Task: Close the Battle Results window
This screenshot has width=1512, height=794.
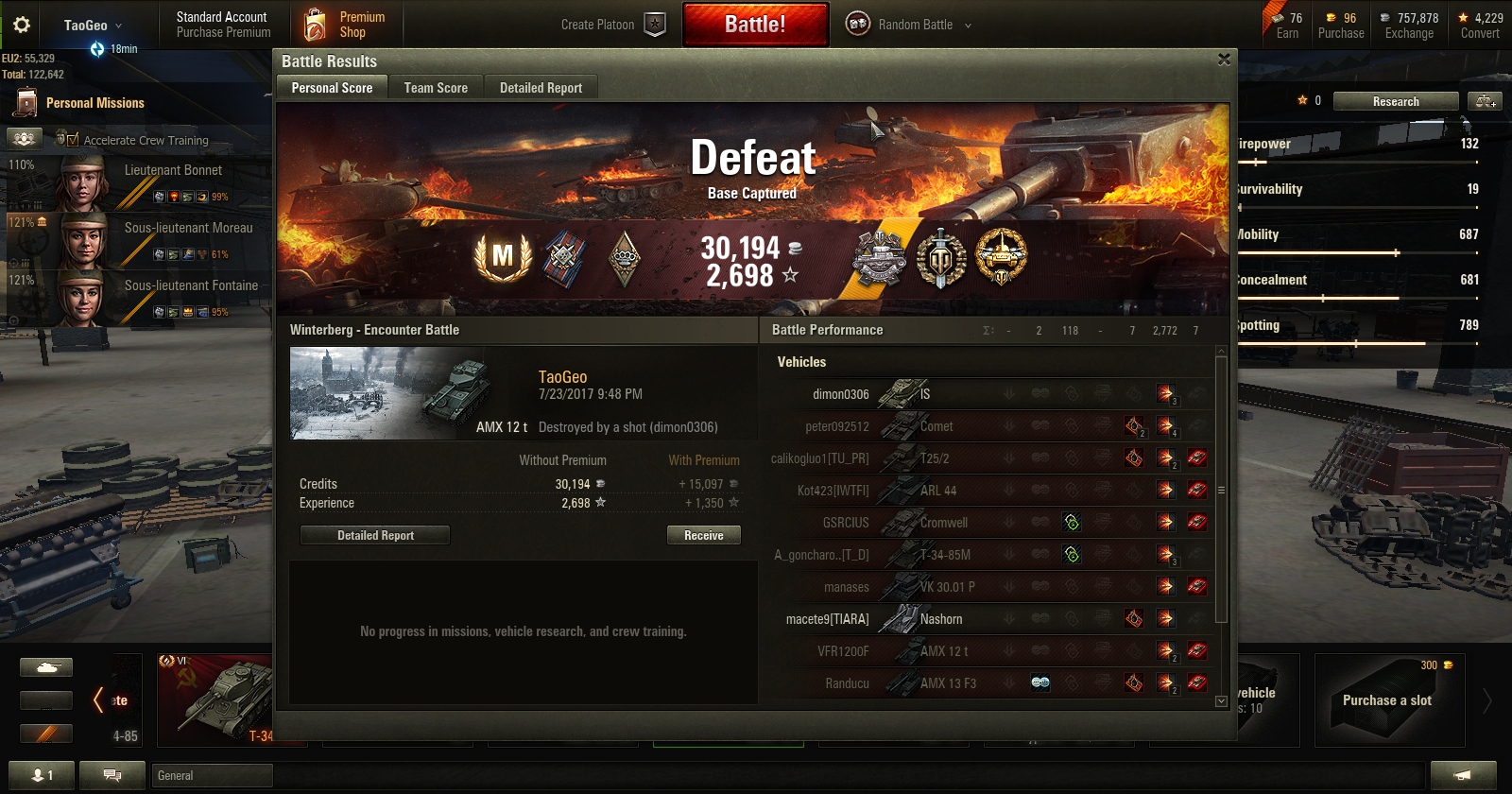Action: (x=1224, y=60)
